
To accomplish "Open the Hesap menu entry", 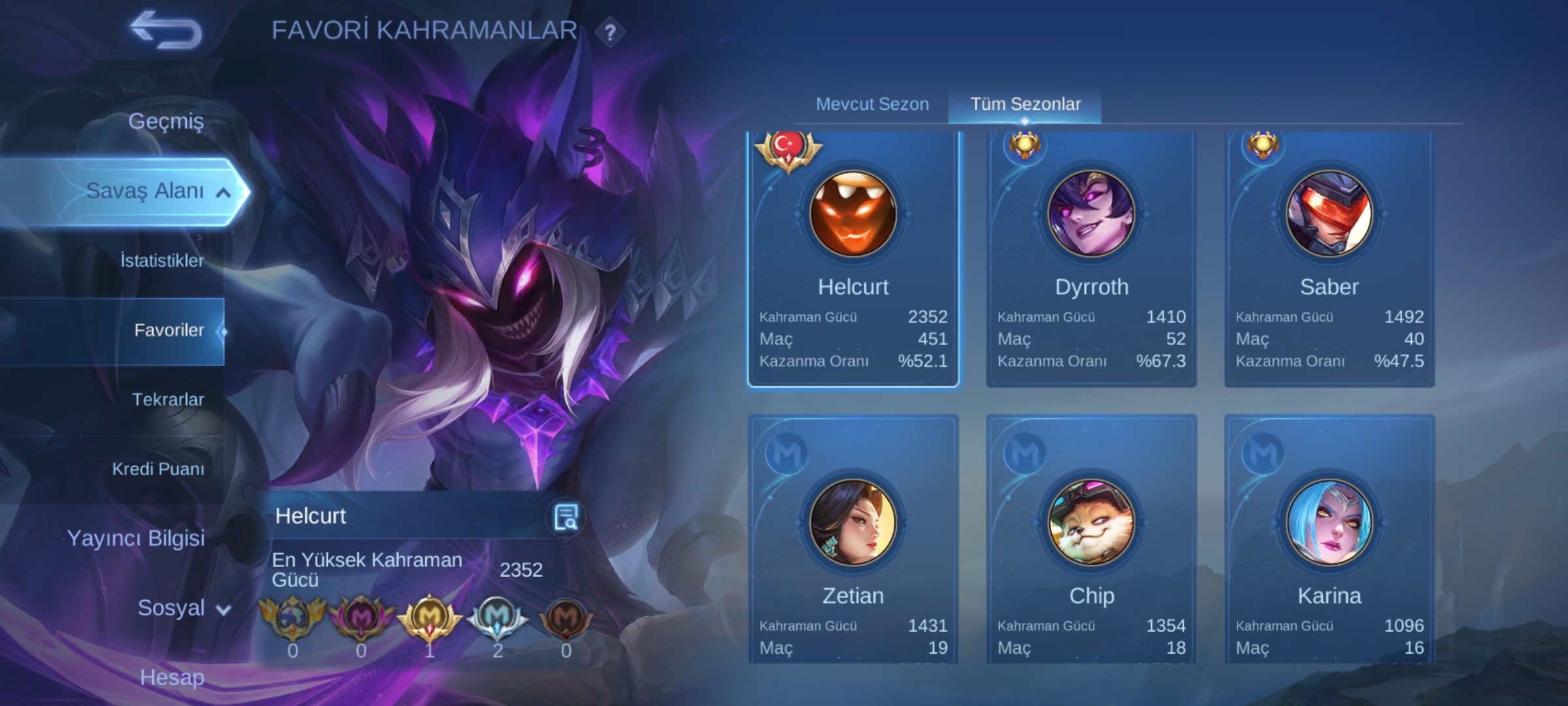I will point(172,677).
